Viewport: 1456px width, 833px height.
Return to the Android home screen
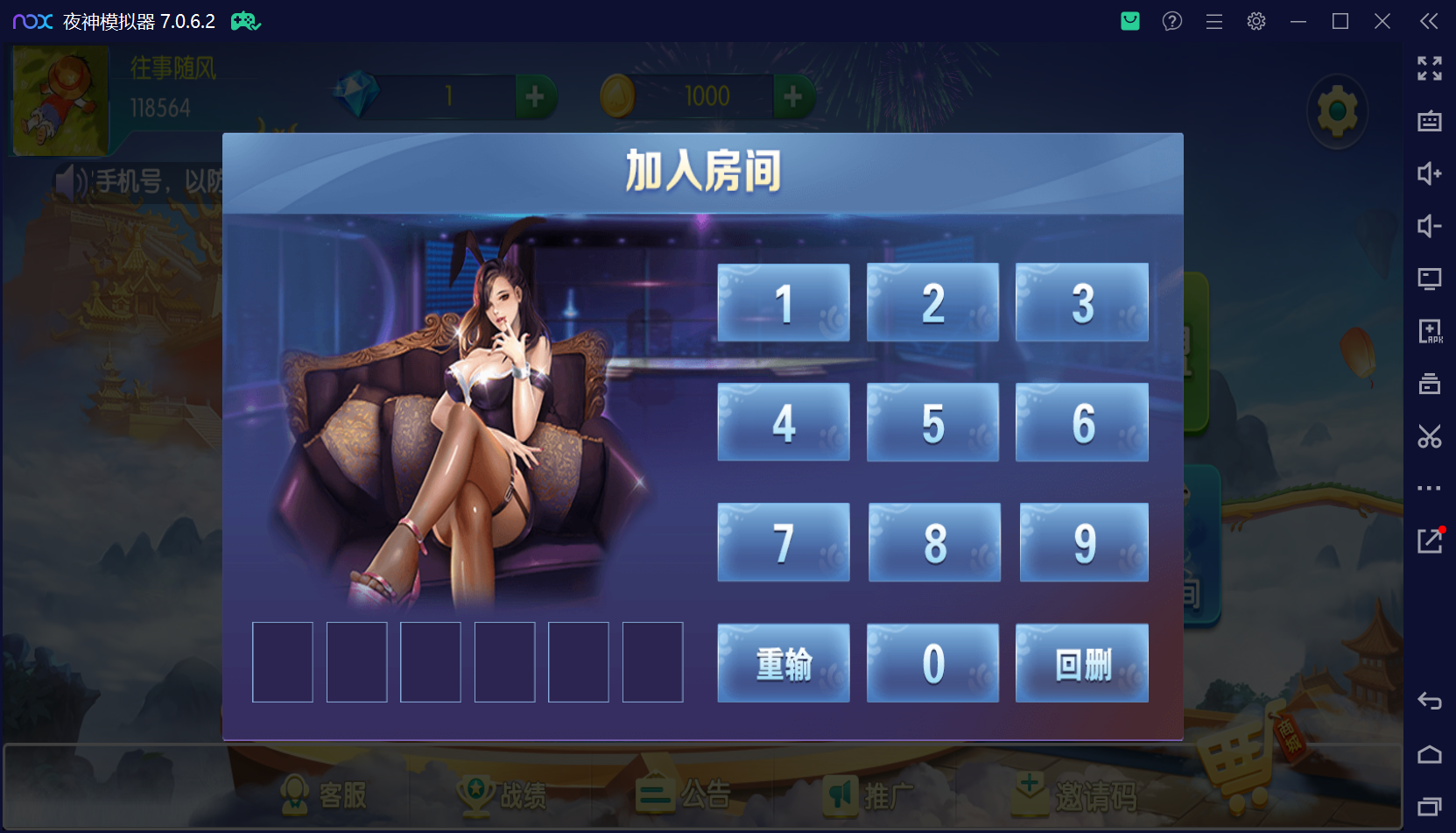point(1430,754)
